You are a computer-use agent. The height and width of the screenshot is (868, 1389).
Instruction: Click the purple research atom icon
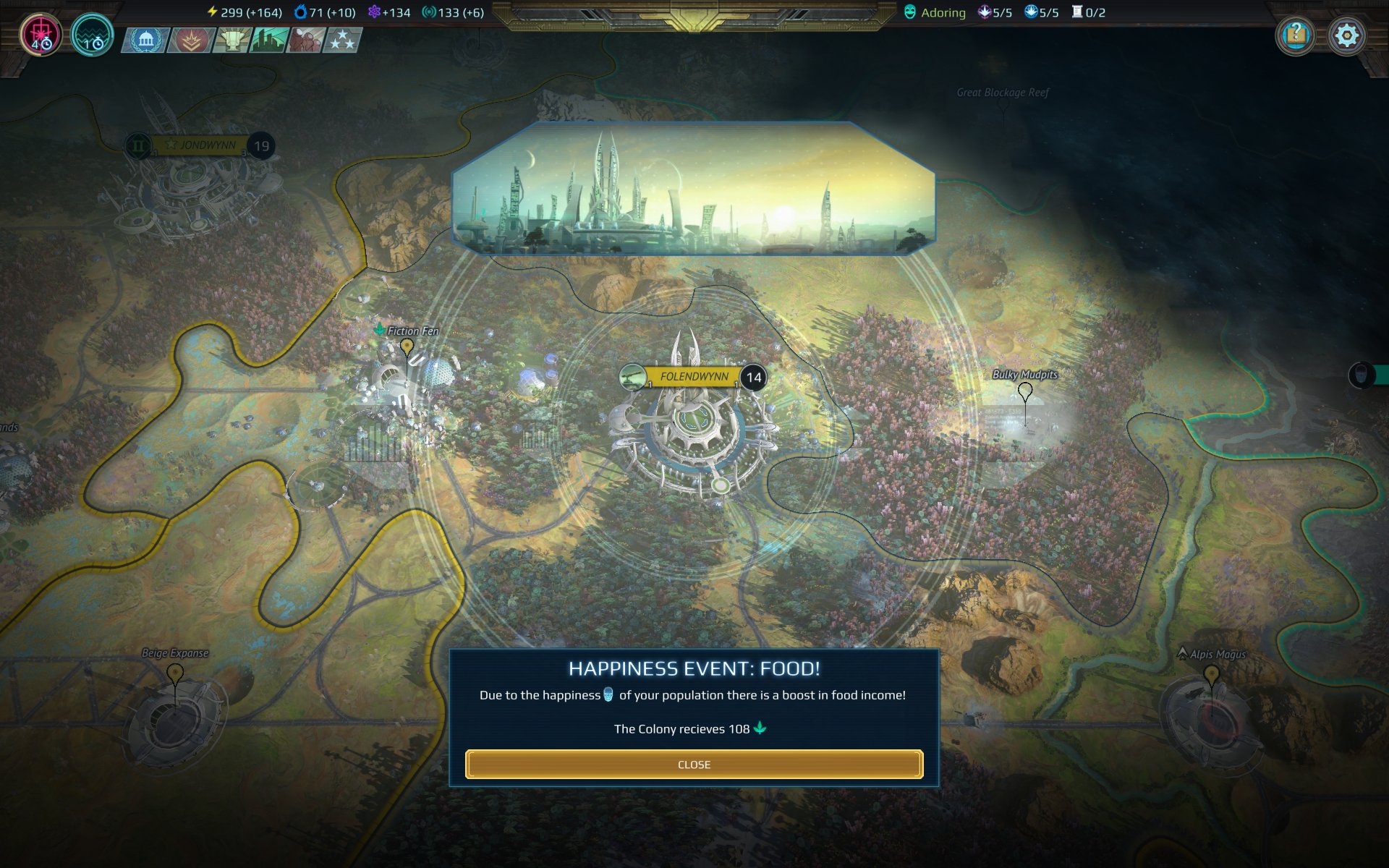click(x=373, y=11)
